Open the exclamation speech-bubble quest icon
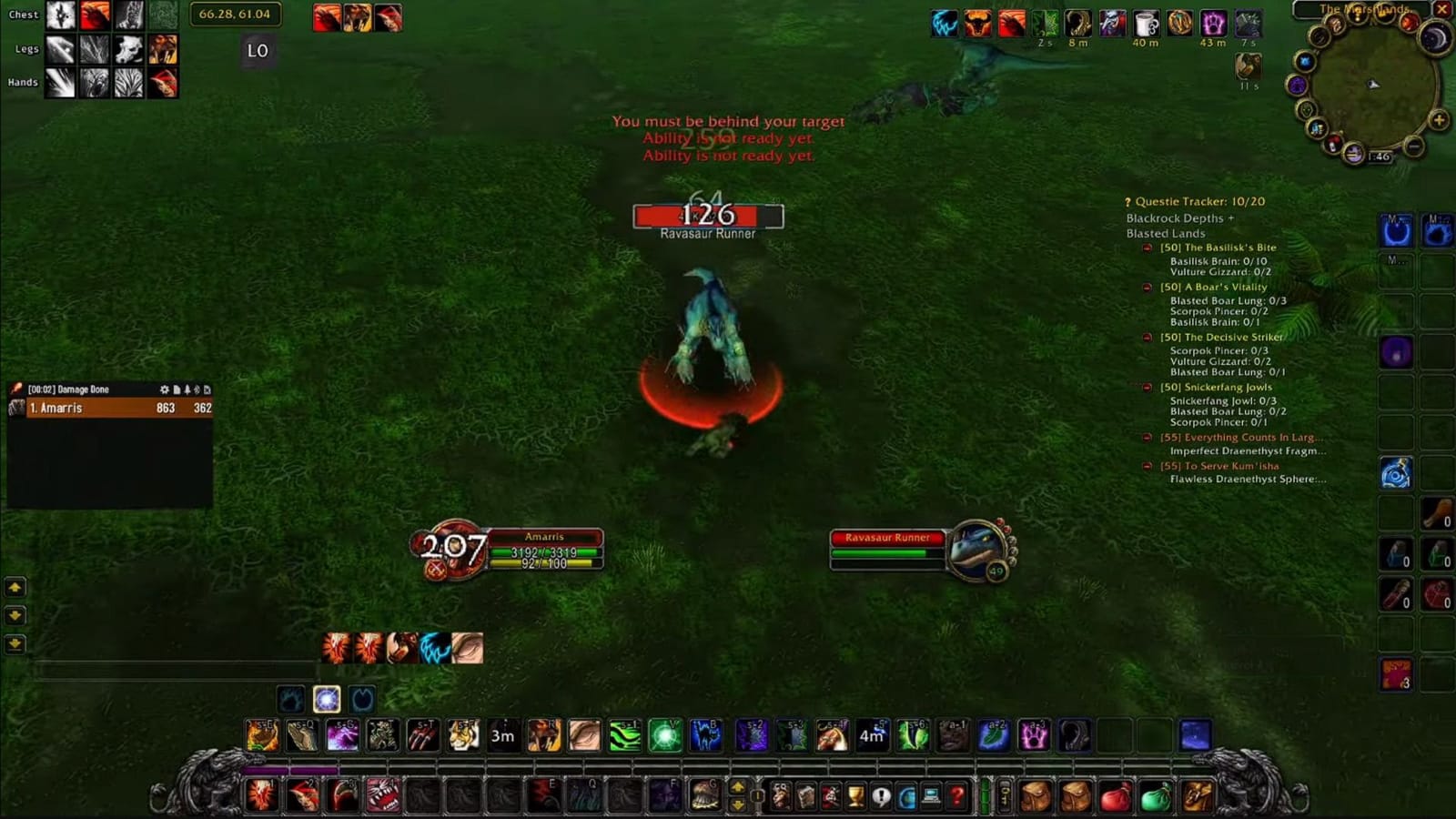The height and width of the screenshot is (819, 1456). click(x=881, y=795)
